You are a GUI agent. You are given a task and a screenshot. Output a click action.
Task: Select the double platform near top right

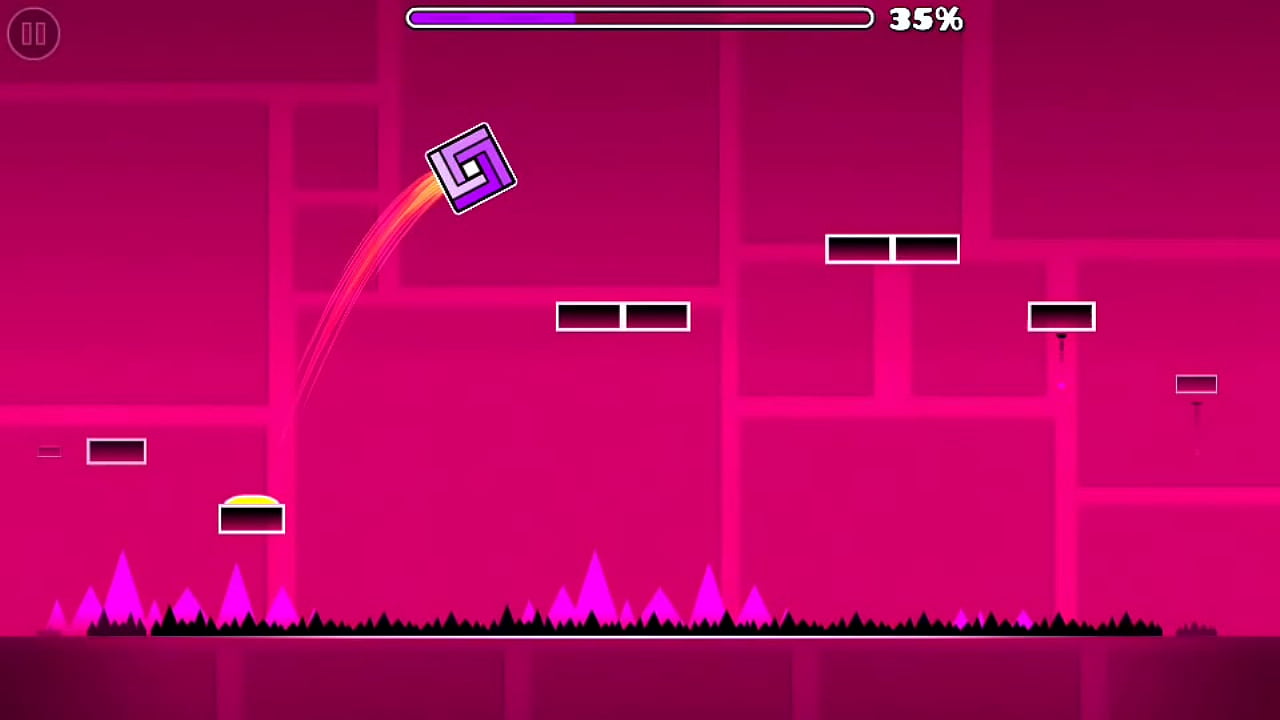click(x=892, y=249)
